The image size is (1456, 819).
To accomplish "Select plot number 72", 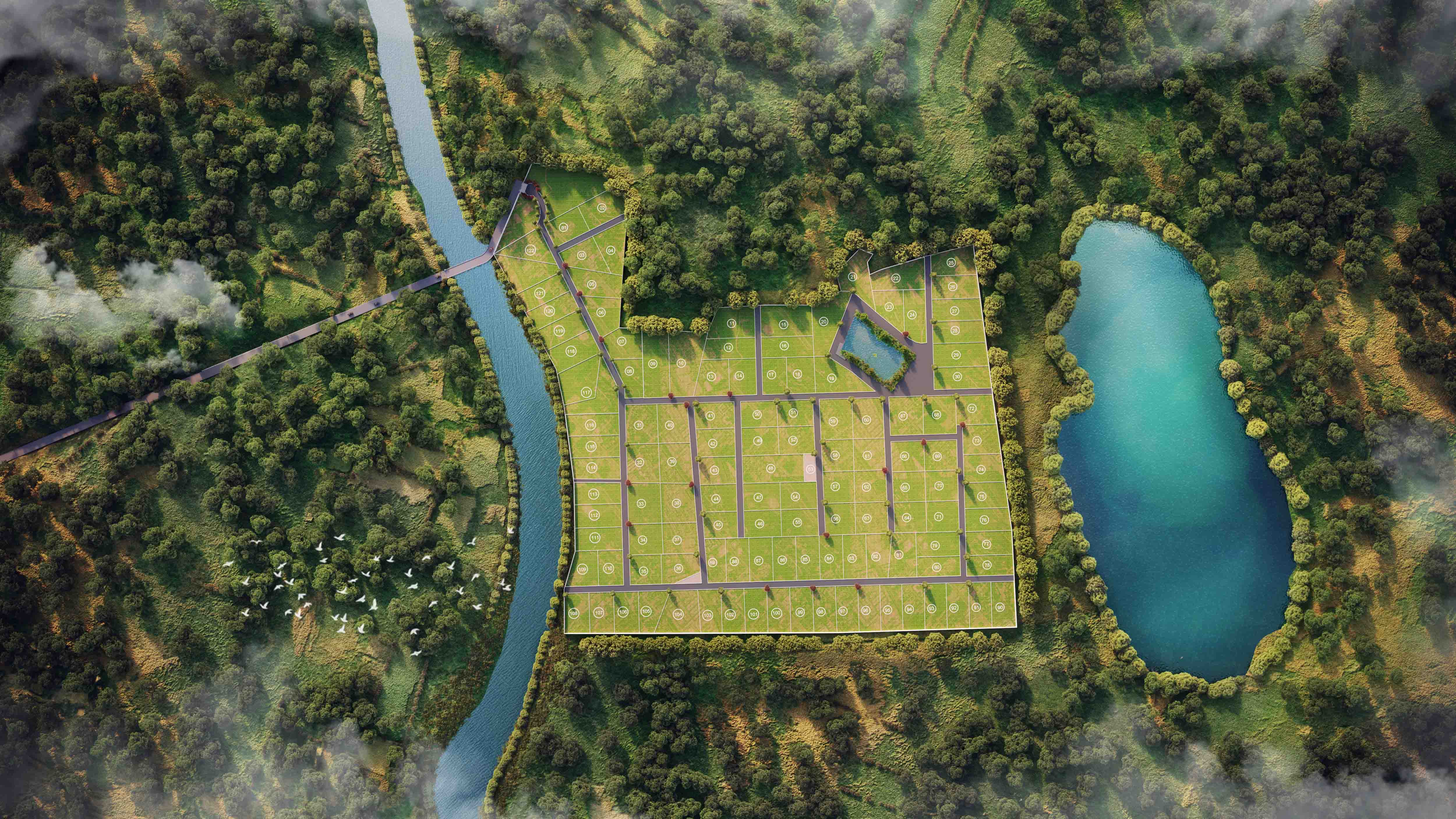I will [x=972, y=408].
